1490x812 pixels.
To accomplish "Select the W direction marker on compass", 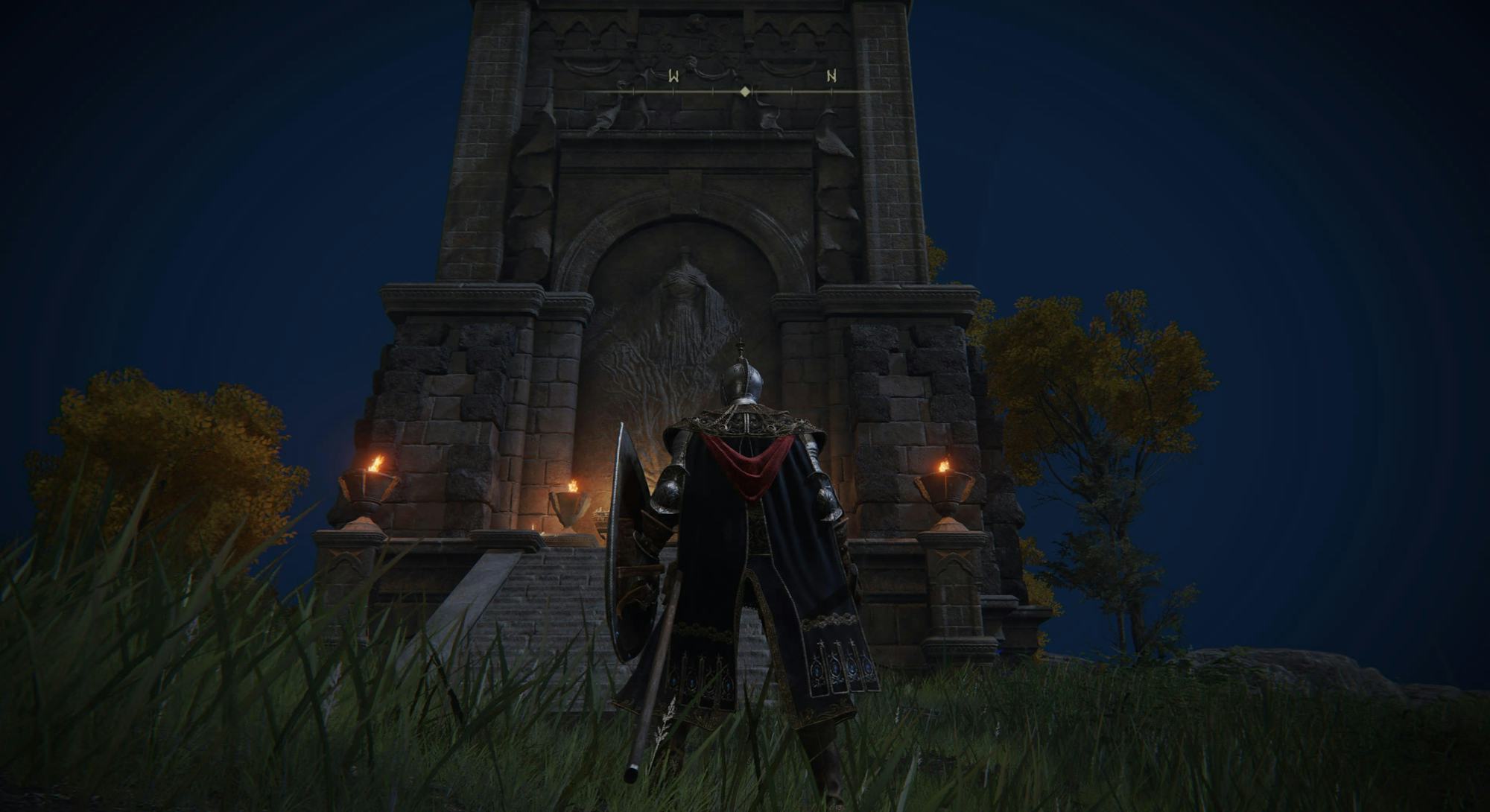I will (673, 76).
